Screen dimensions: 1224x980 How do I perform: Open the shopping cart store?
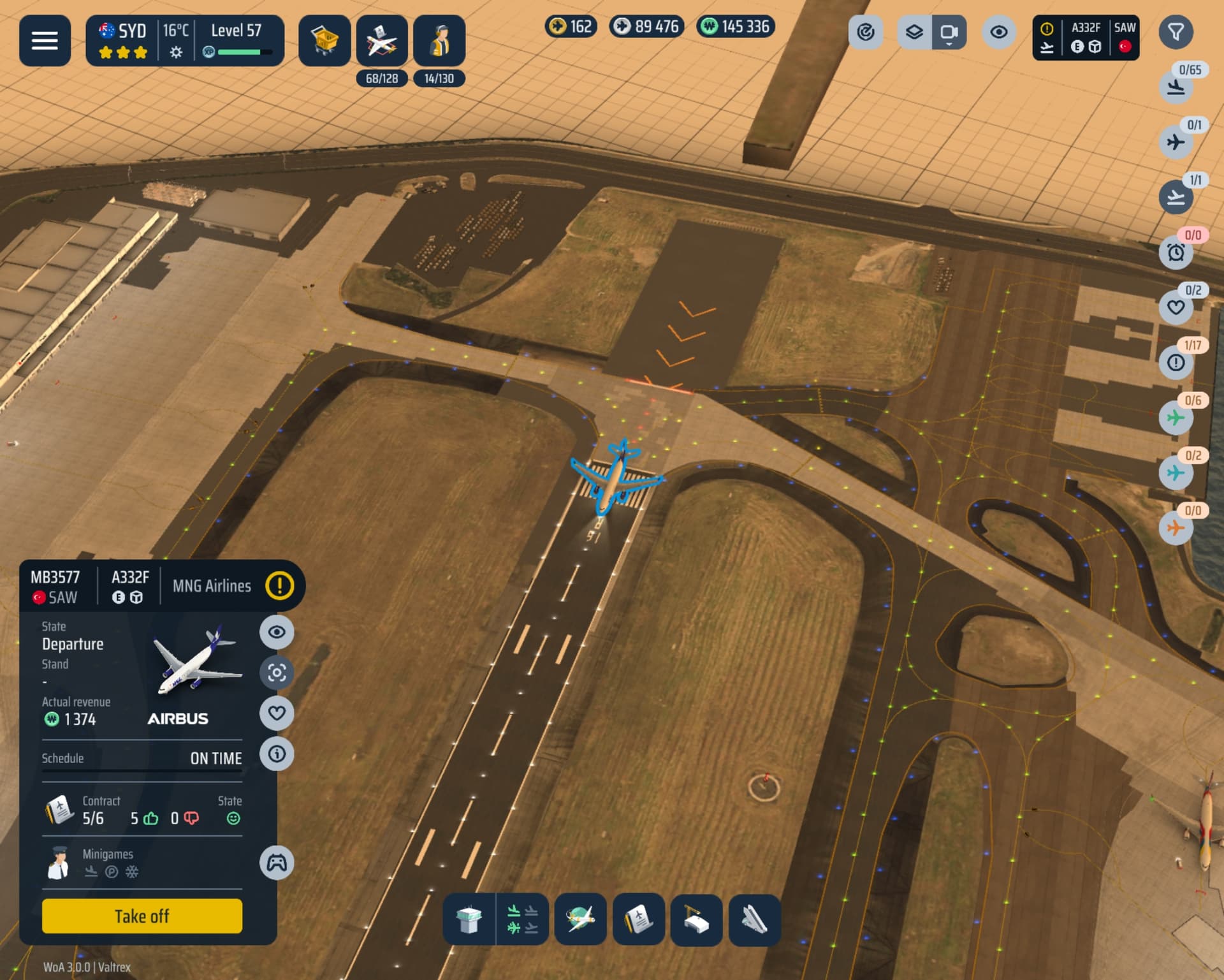coord(324,40)
